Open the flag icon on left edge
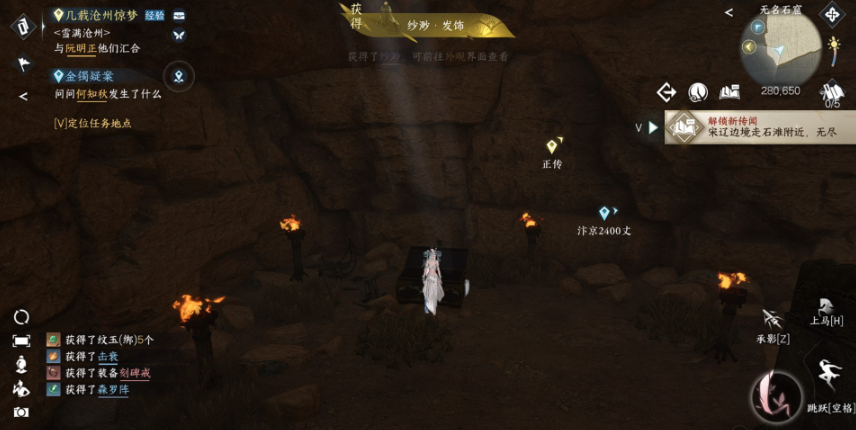Viewport: 856px width, 430px height. pyautogui.click(x=23, y=63)
